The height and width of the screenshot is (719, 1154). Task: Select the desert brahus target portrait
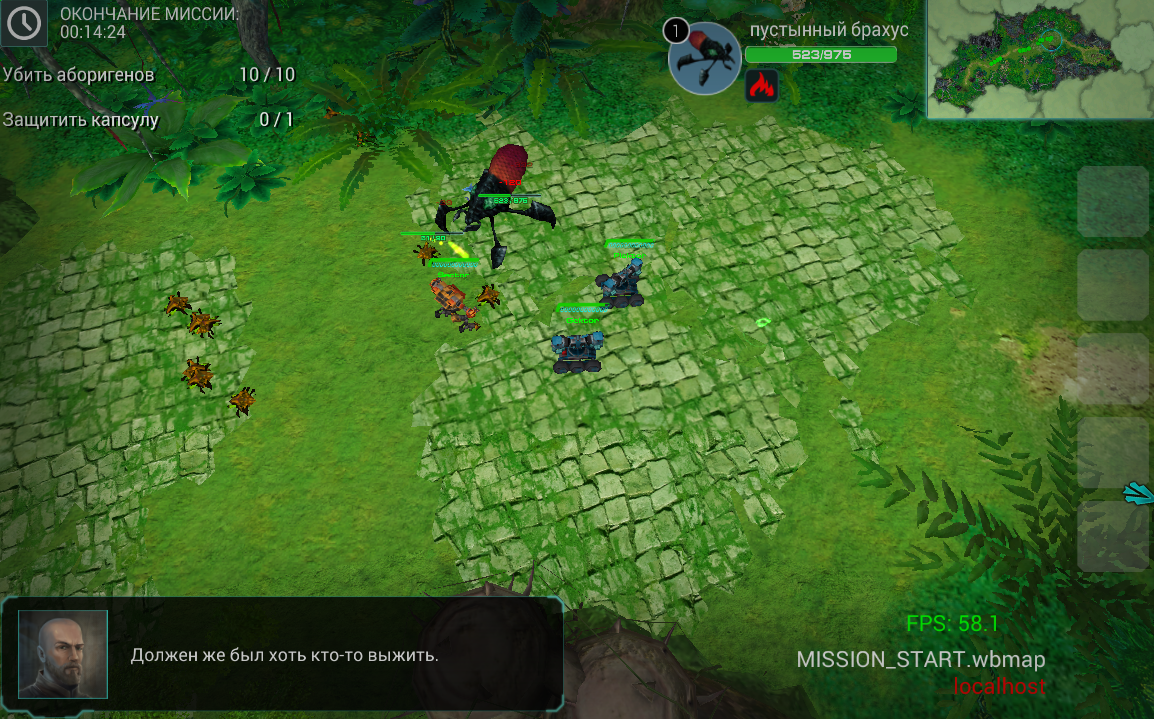[x=705, y=59]
